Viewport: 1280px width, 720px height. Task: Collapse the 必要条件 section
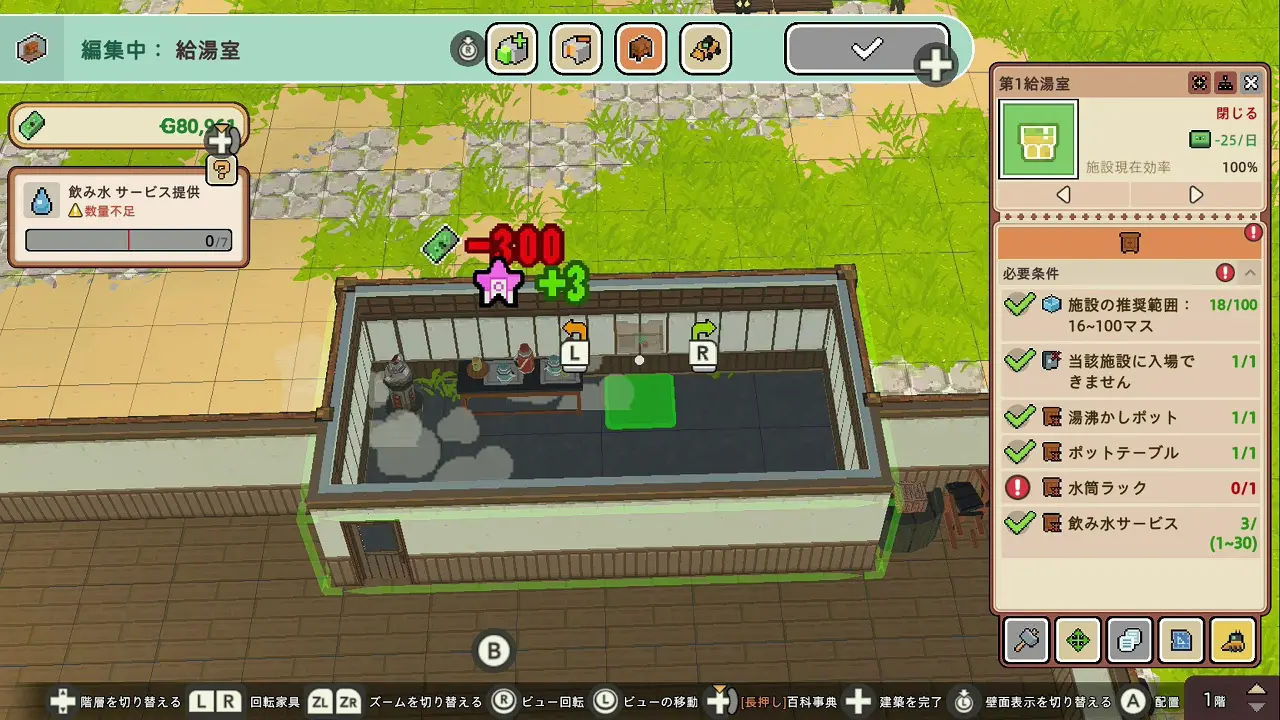(1251, 273)
